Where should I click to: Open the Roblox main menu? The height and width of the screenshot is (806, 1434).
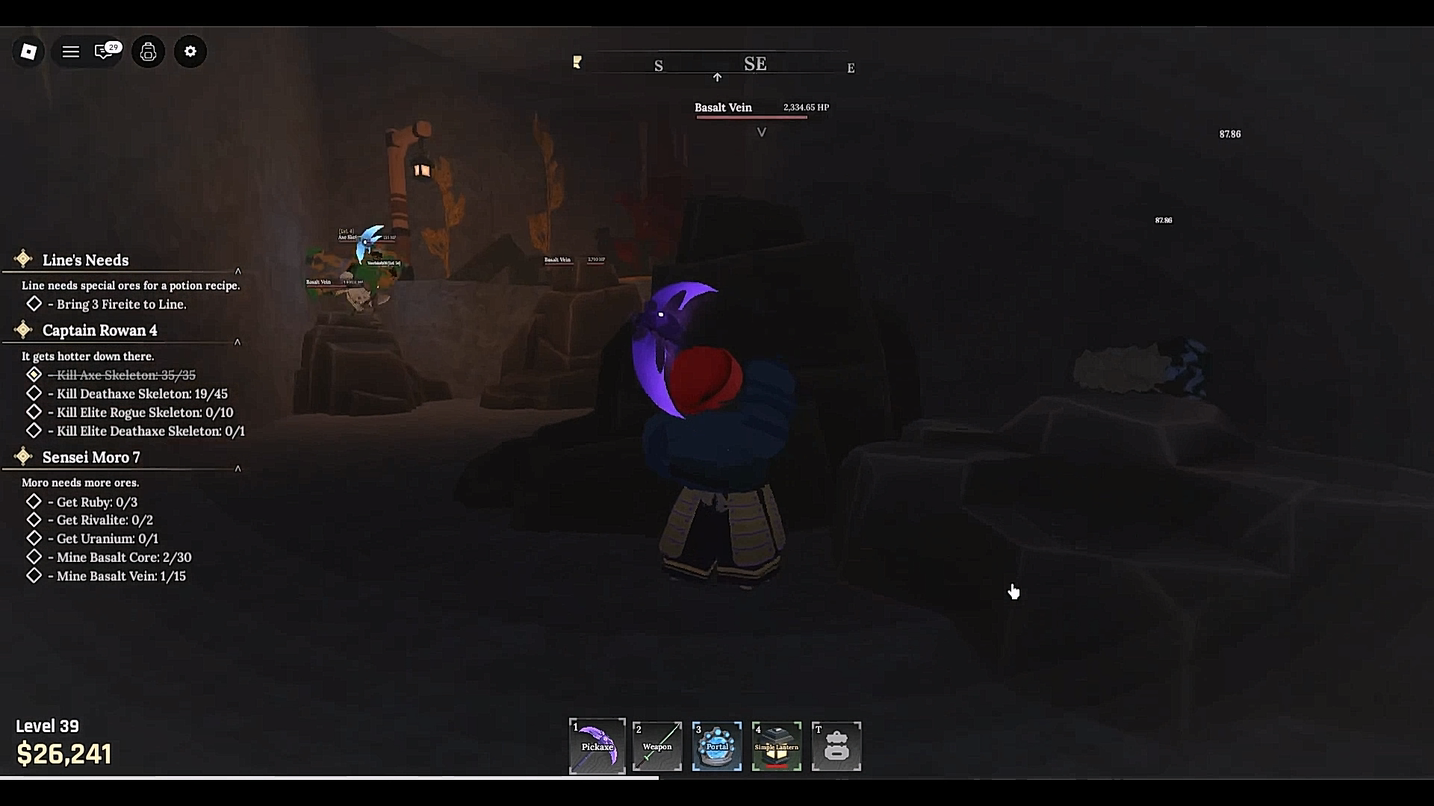(x=29, y=52)
